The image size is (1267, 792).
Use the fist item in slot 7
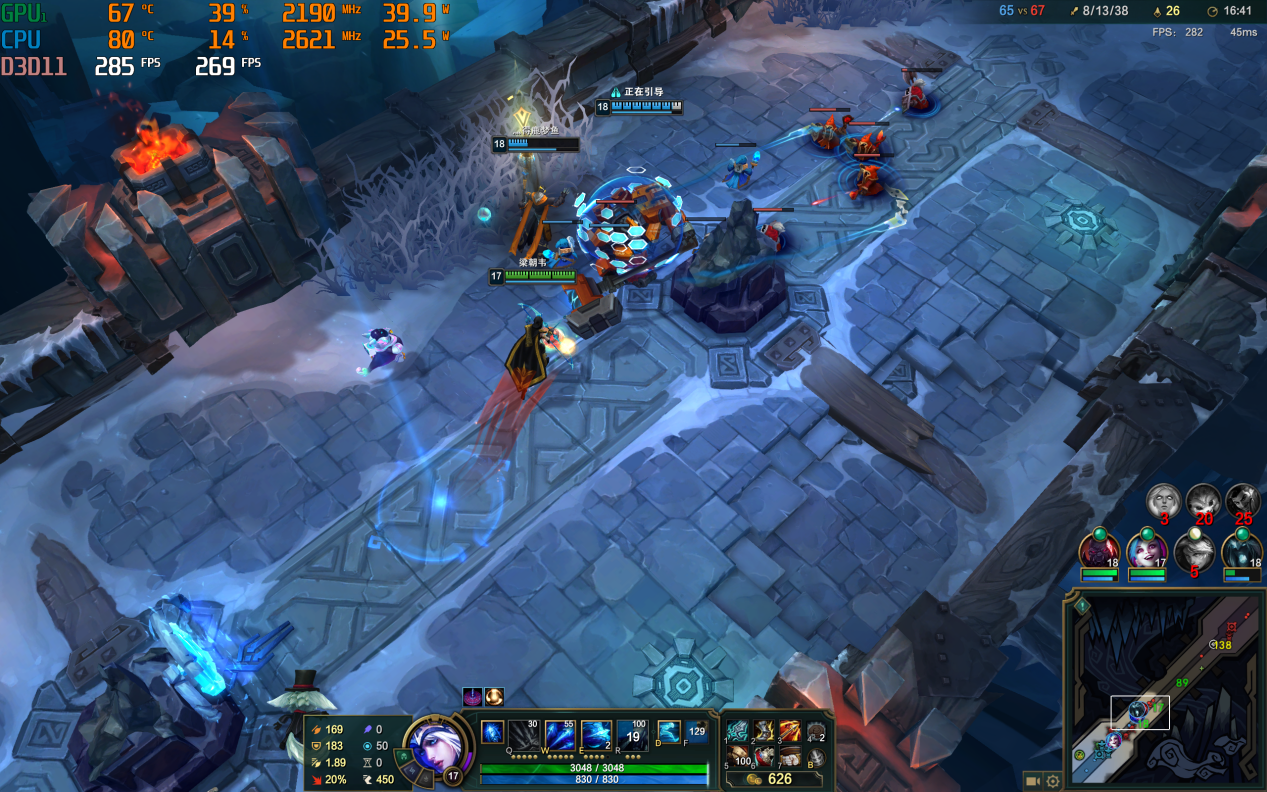click(790, 756)
